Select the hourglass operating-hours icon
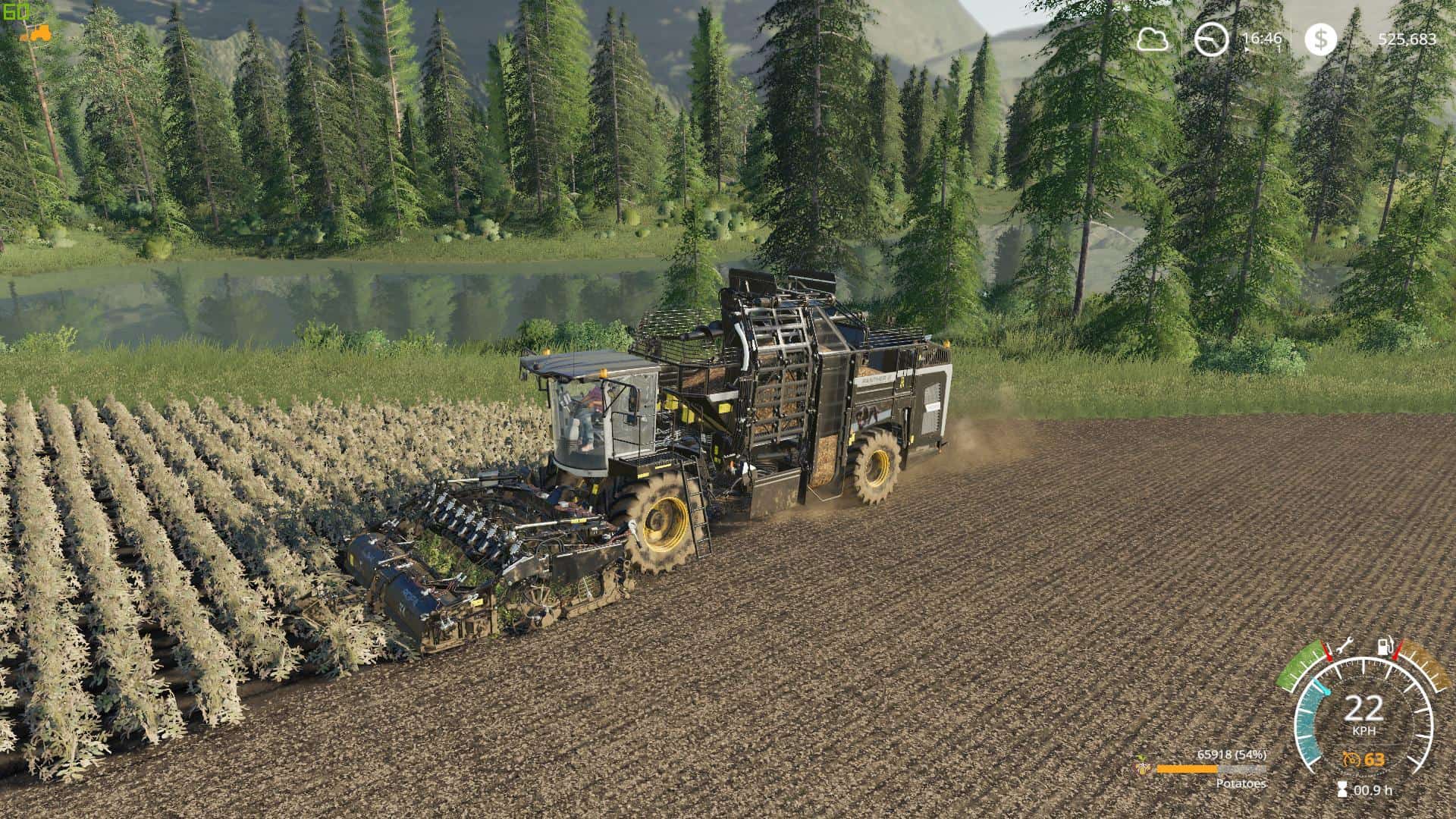Screen dimensions: 1456x819 point(1342,789)
